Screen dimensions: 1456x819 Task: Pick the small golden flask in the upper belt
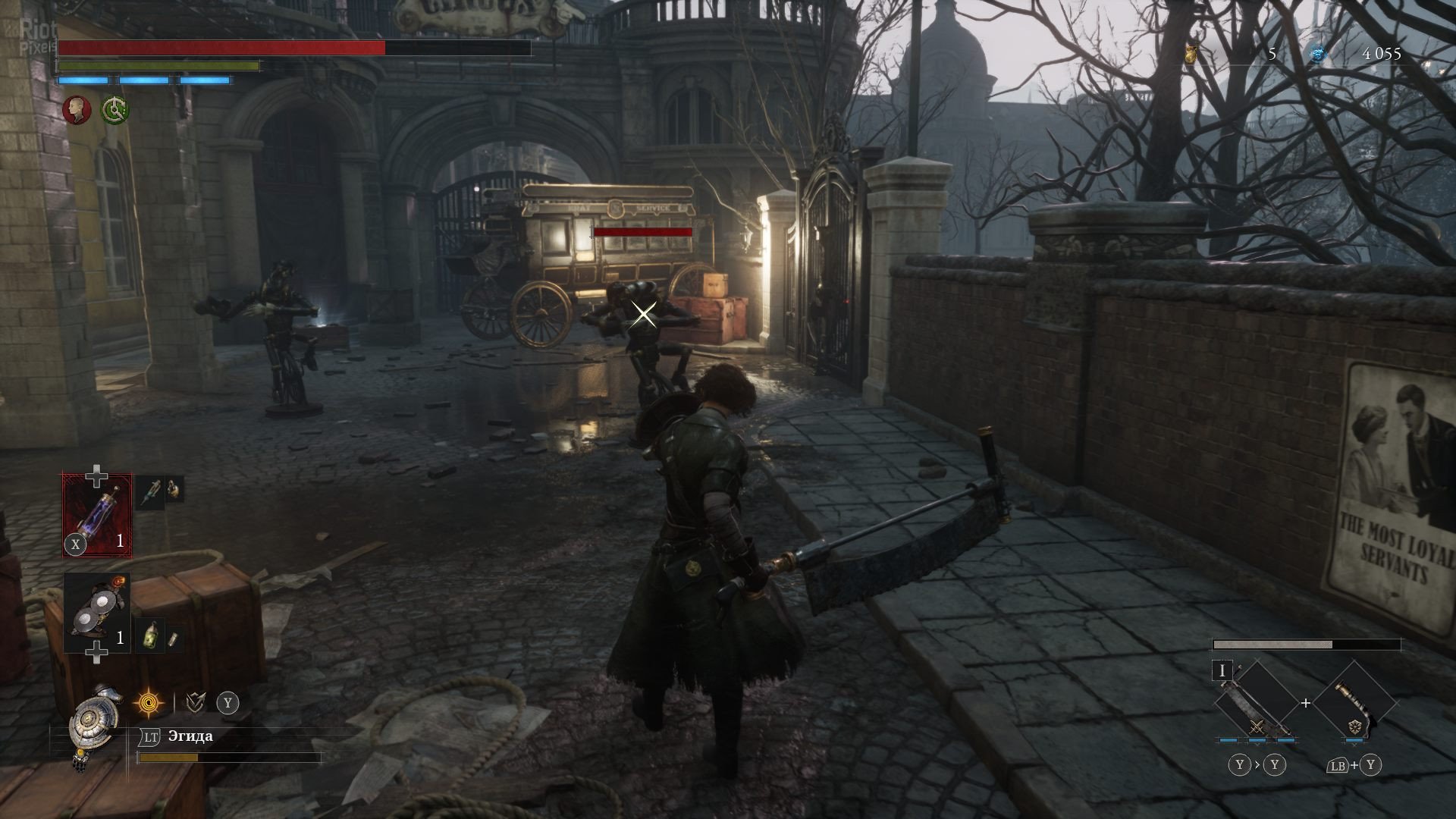pos(174,490)
